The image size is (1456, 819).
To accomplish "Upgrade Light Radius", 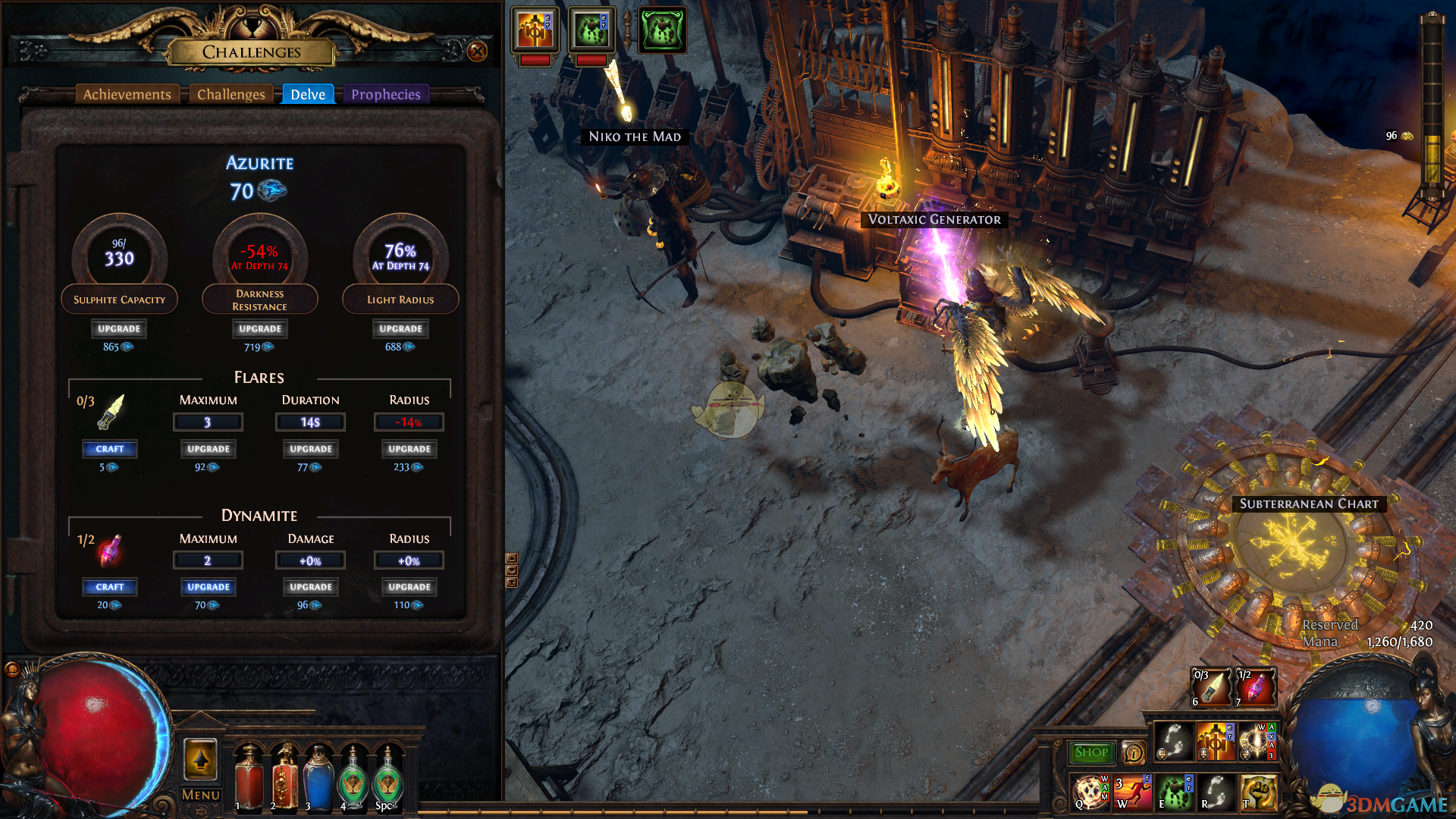I will pyautogui.click(x=400, y=328).
